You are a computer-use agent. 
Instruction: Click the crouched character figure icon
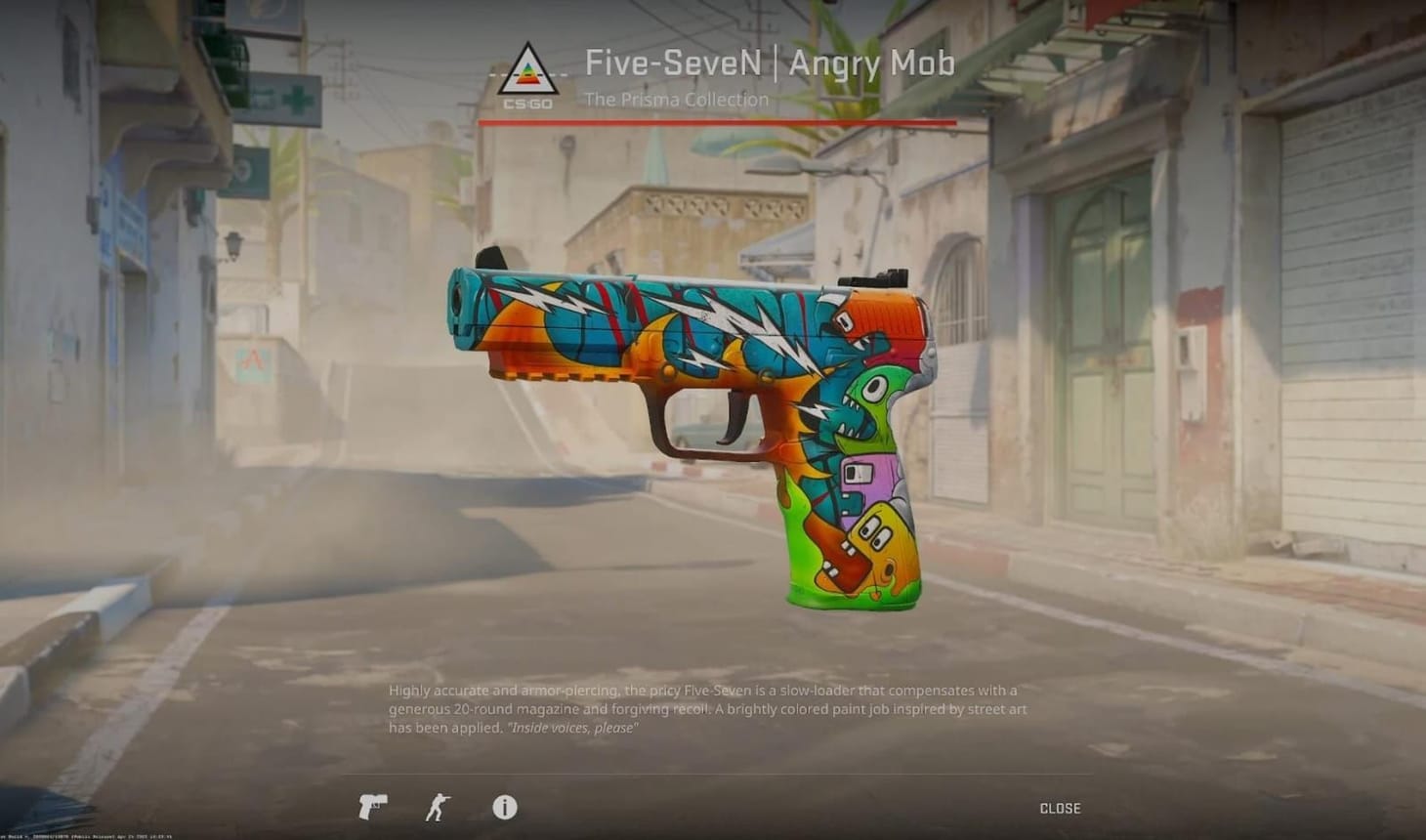tap(440, 808)
